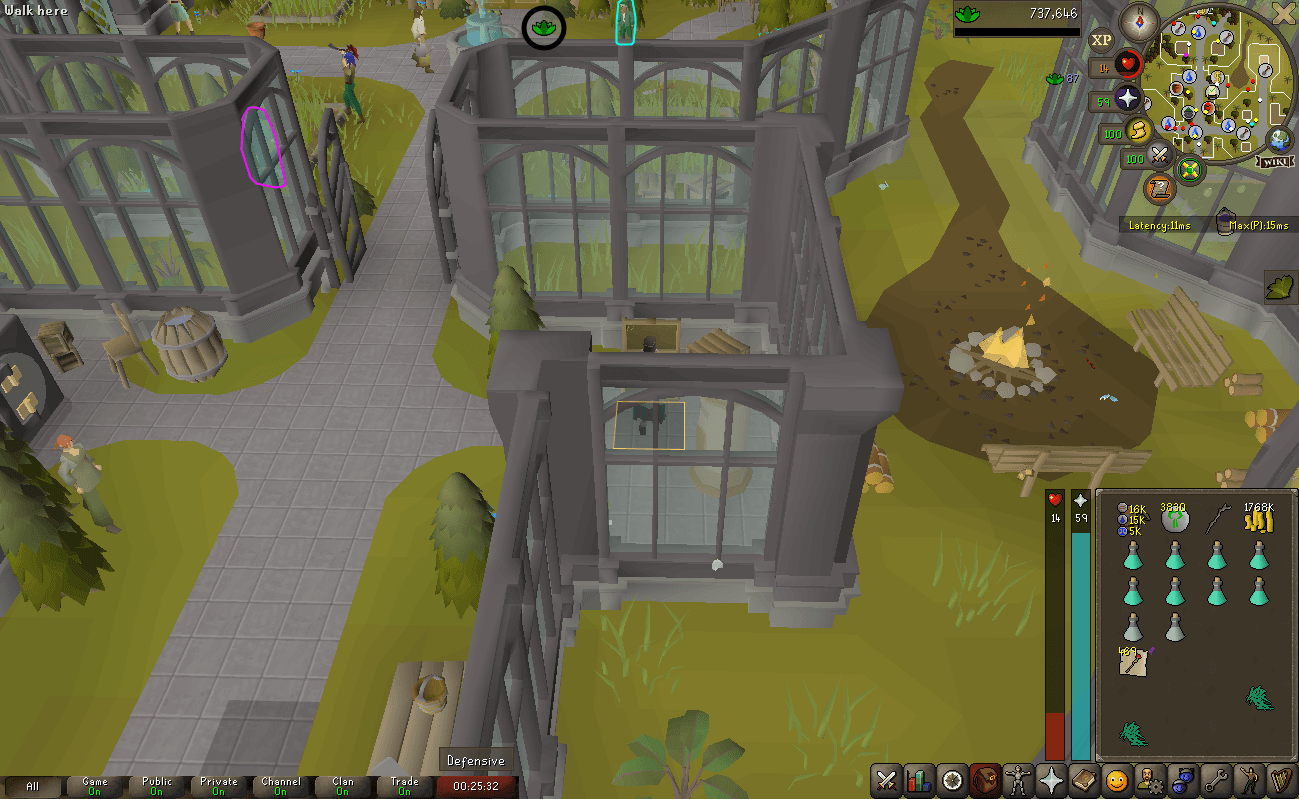This screenshot has height=799, width=1299.
Task: Open the Music player harp tab
Action: [1284, 780]
